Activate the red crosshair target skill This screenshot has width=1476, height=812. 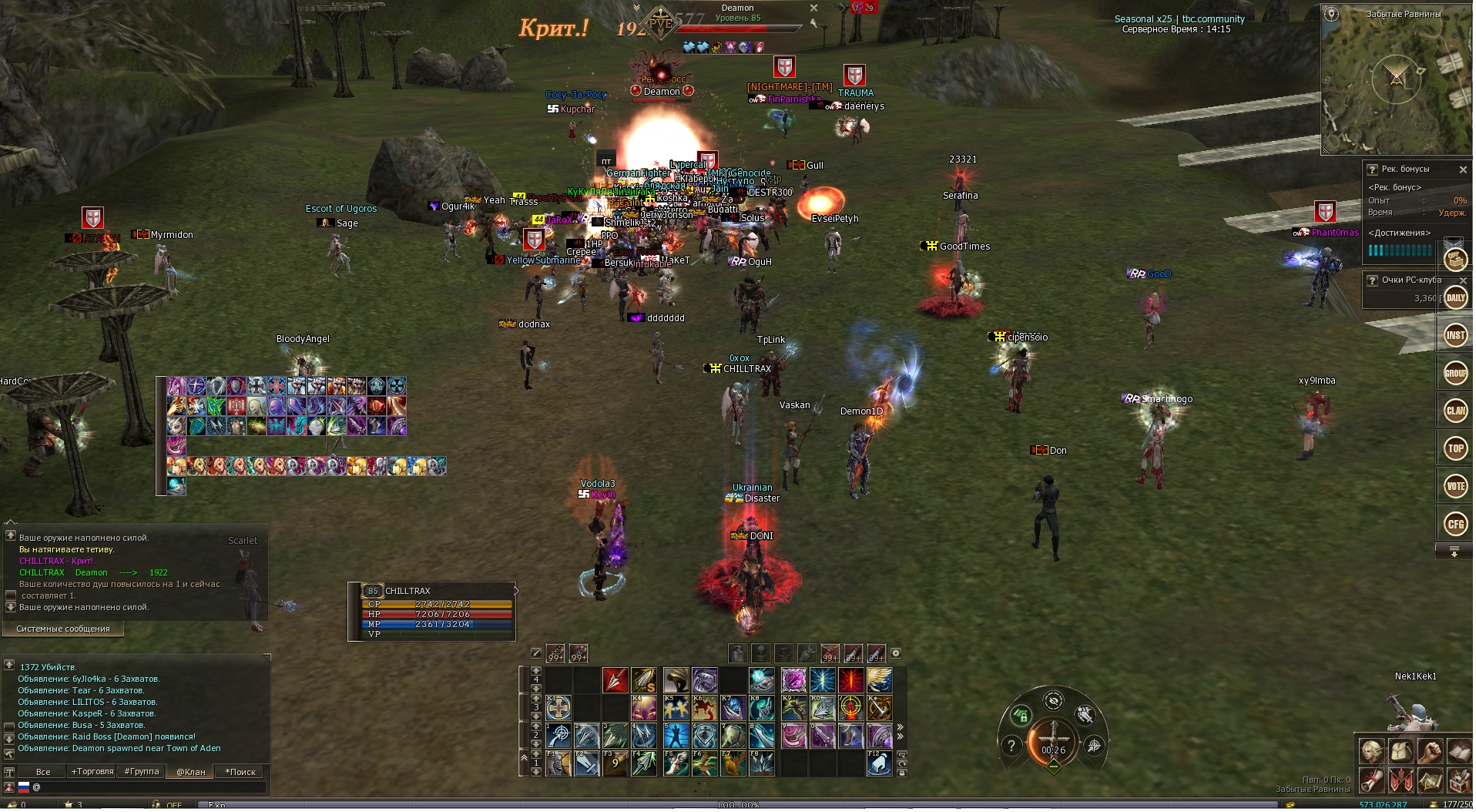click(850, 707)
